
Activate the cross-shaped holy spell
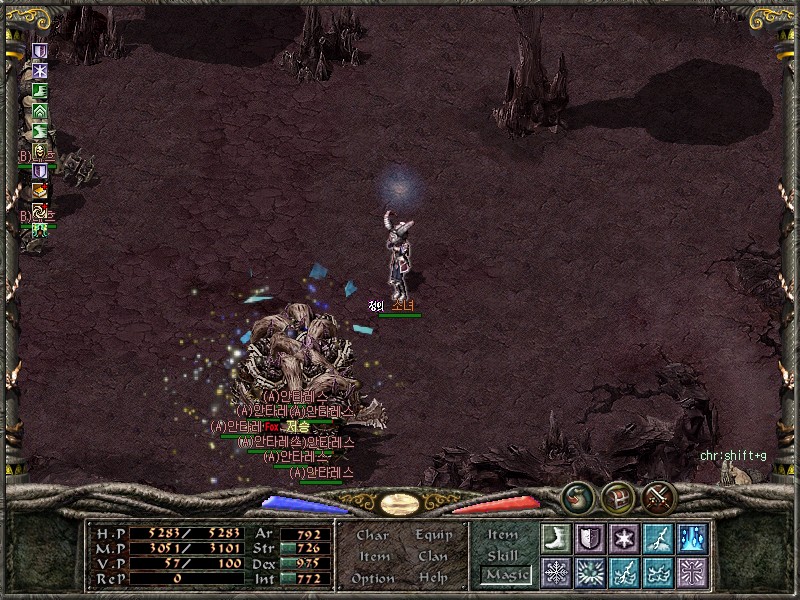coord(692,572)
